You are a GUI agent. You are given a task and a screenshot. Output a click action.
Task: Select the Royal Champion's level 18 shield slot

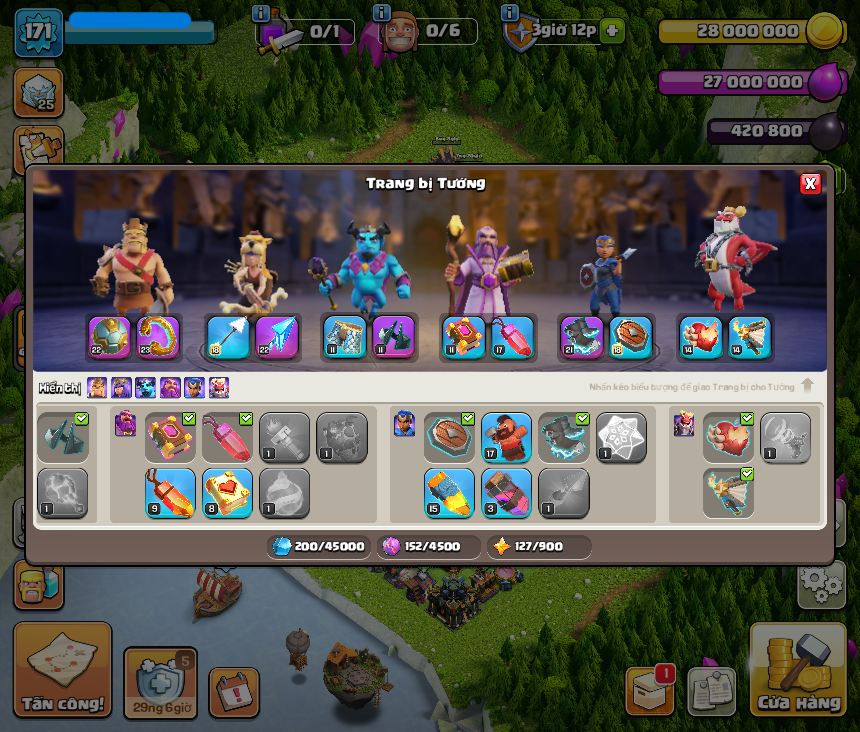pos(631,337)
